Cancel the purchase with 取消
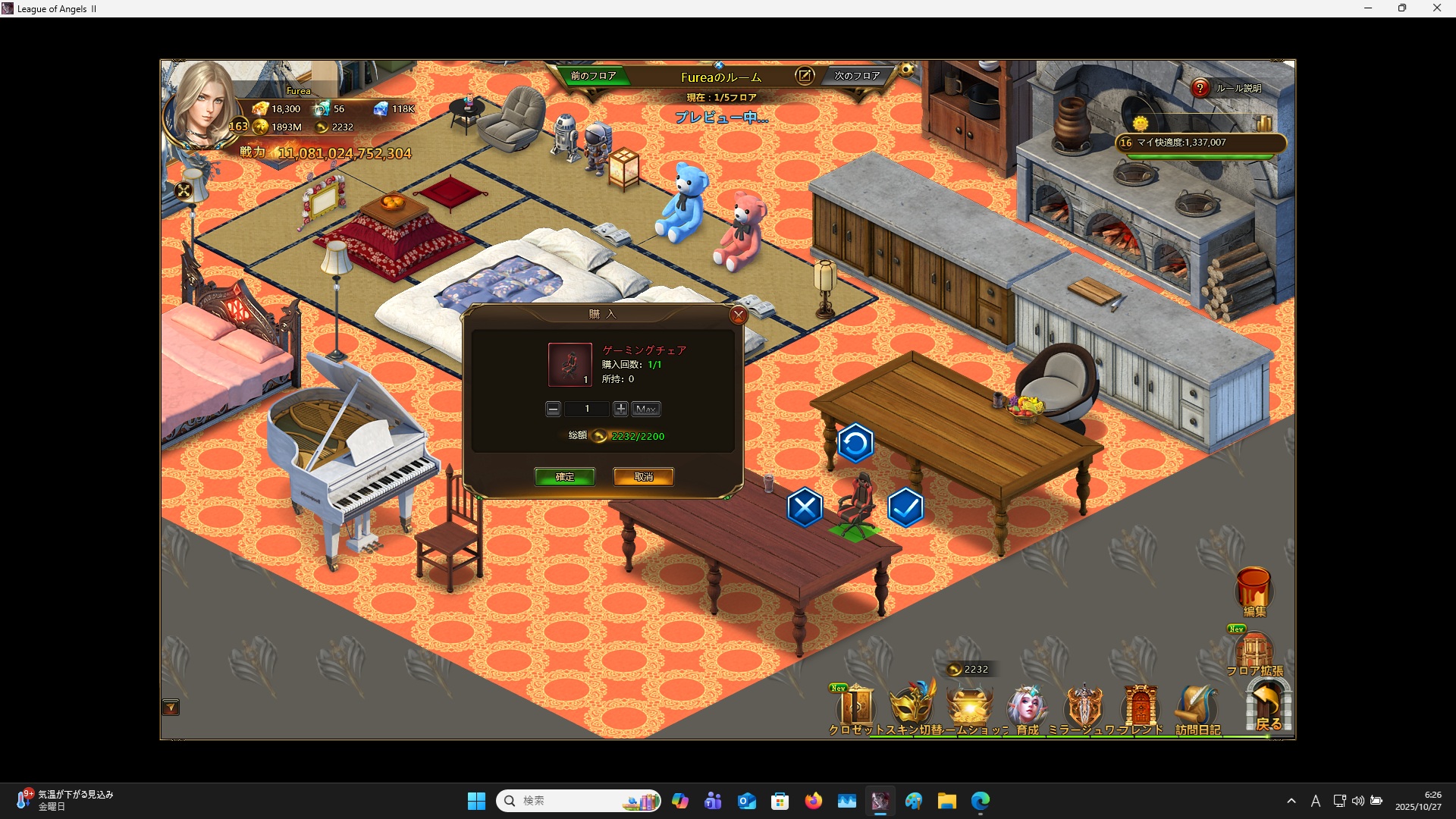The width and height of the screenshot is (1456, 819). (x=643, y=476)
